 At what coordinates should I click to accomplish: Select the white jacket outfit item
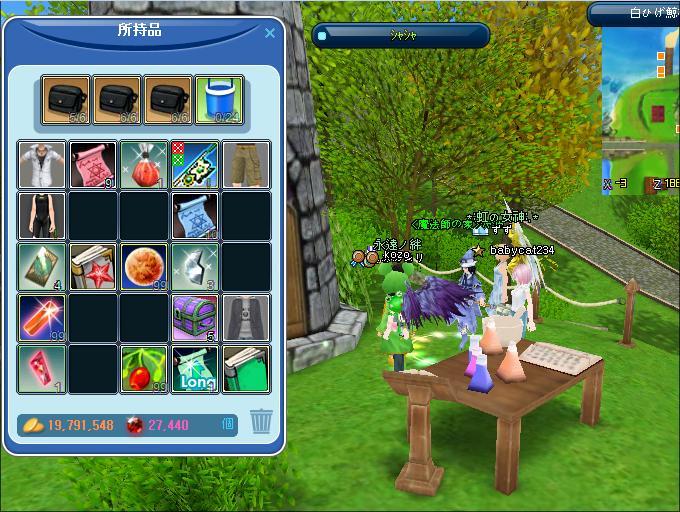click(x=42, y=165)
